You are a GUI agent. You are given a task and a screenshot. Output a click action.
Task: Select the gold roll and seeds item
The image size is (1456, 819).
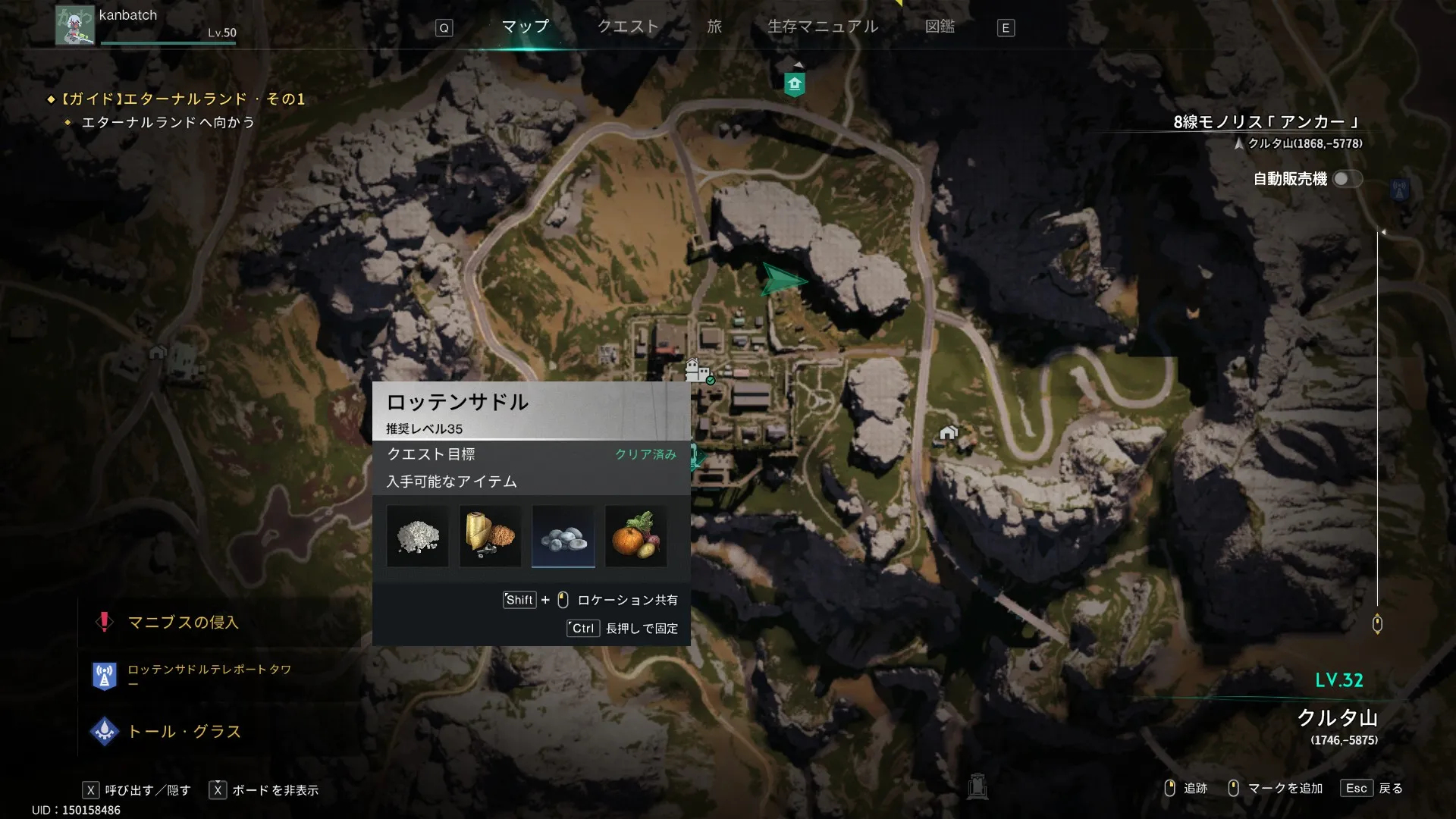coord(490,536)
